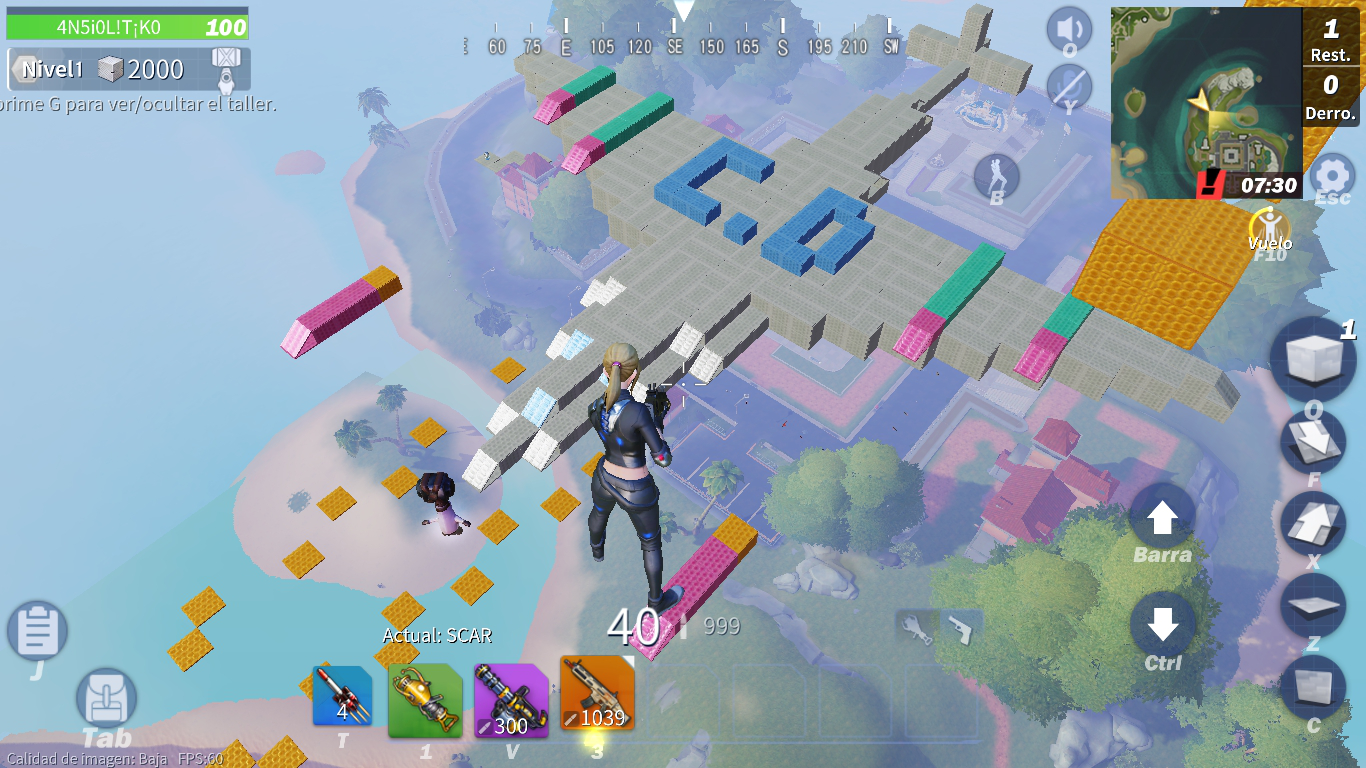Select the purple minigun weapon slot
The width and height of the screenshot is (1366, 768).
[510, 699]
